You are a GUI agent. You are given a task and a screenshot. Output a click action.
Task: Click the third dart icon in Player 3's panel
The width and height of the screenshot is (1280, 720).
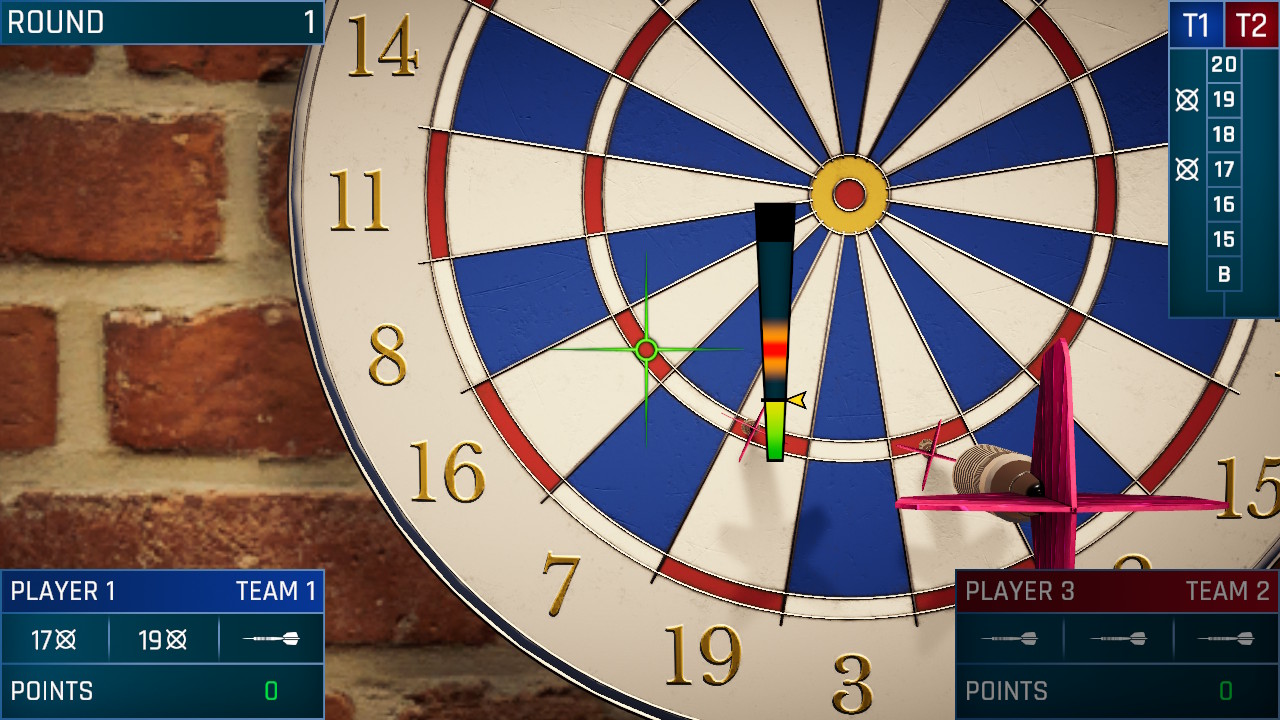(x=1228, y=640)
